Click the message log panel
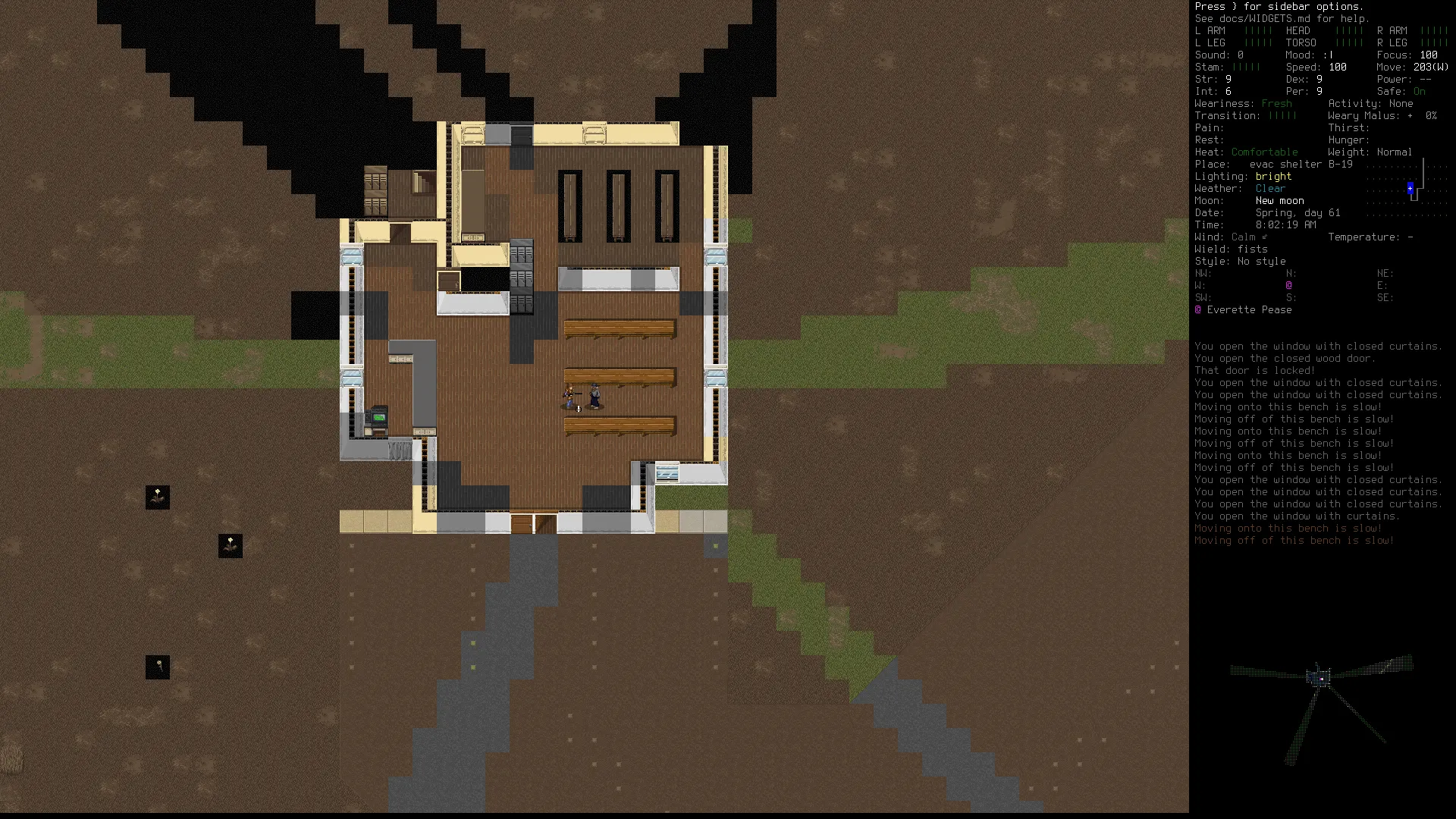This screenshot has width=1456, height=819. [x=1318, y=443]
